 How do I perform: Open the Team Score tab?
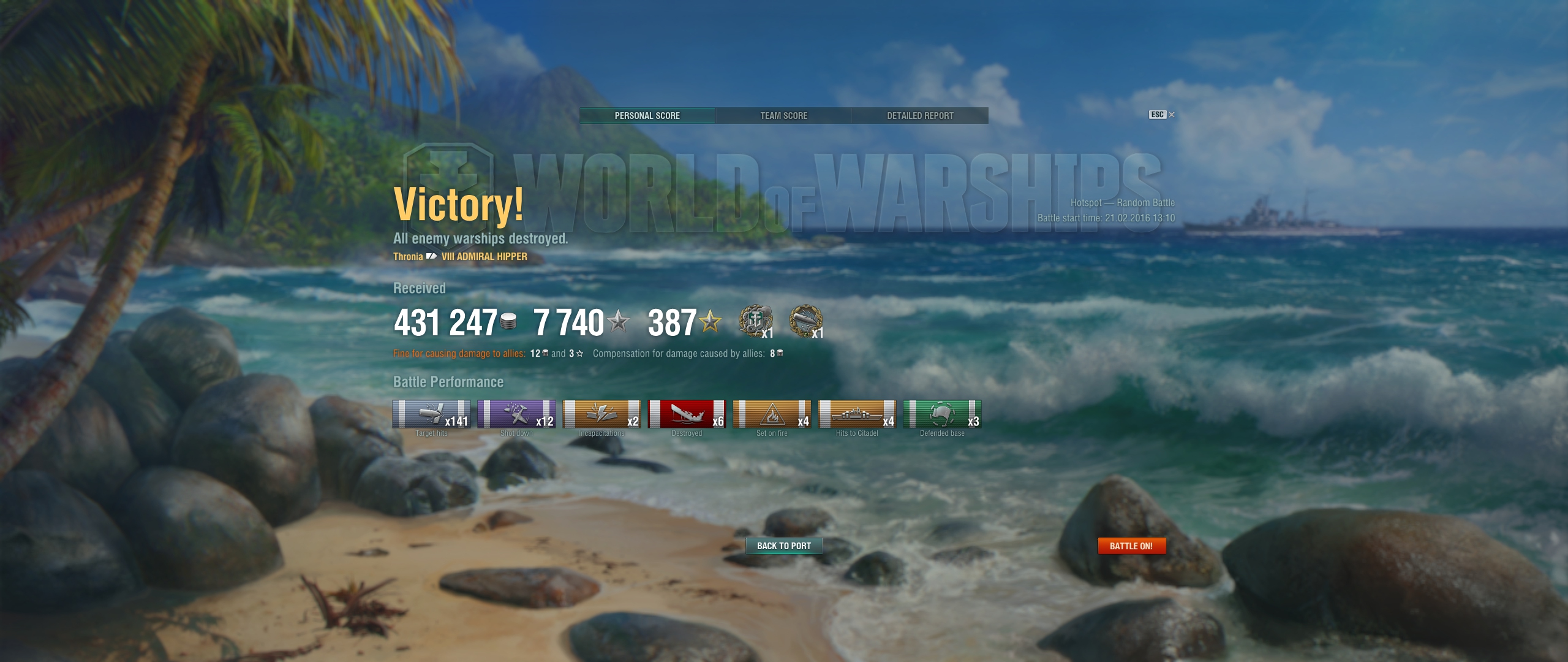(x=783, y=116)
